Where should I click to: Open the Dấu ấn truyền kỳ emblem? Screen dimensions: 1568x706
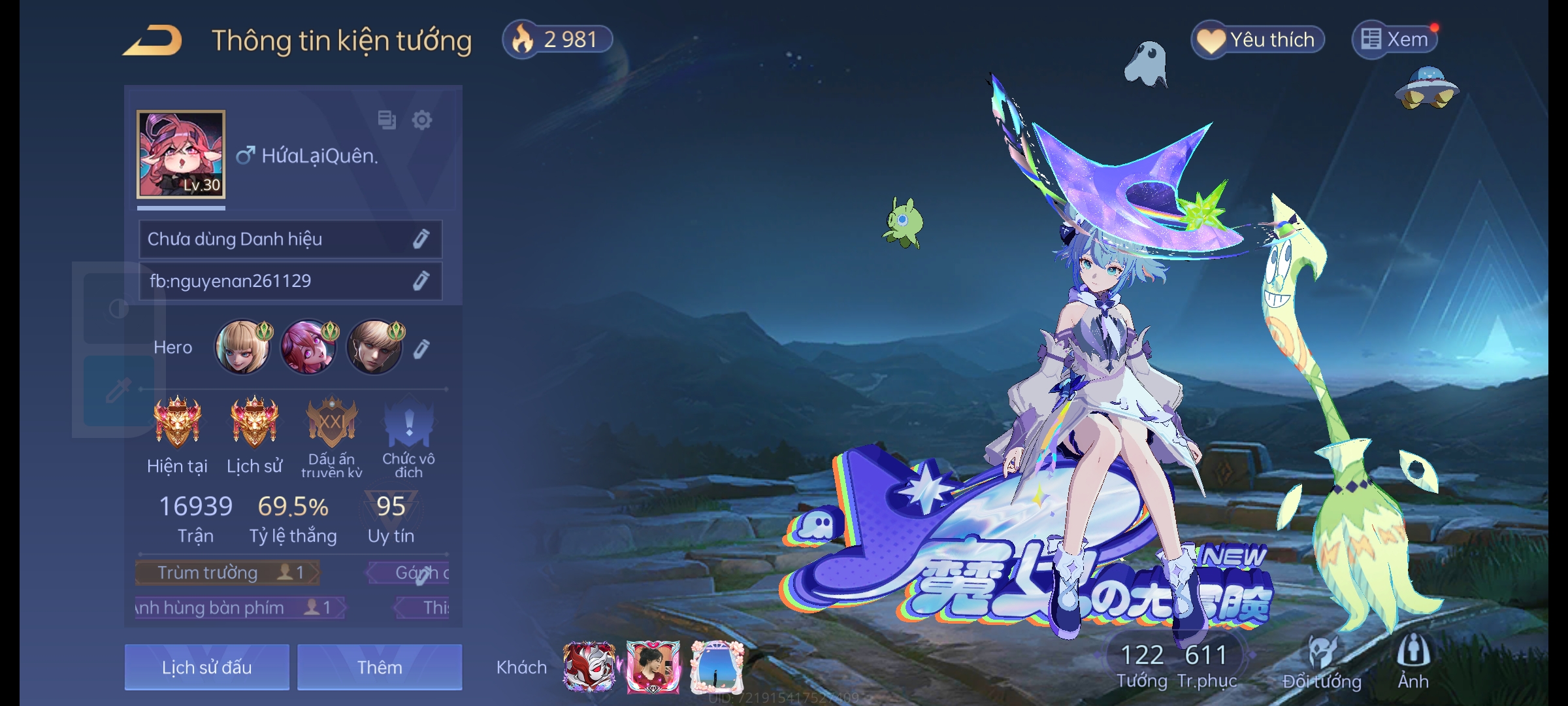click(332, 424)
